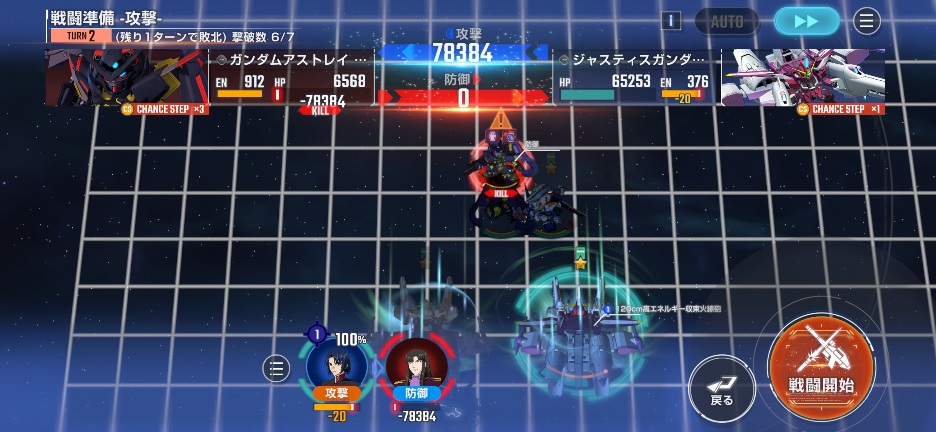Open the hamburger menu in top corner

pyautogui.click(x=866, y=21)
